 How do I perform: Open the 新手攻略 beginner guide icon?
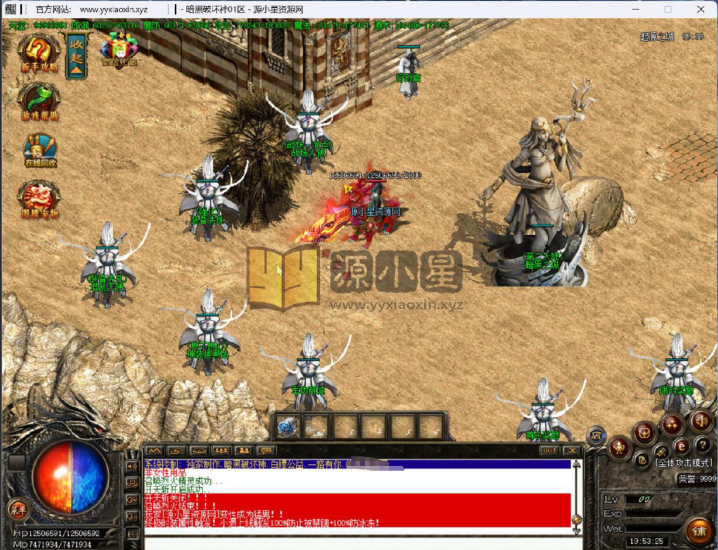coord(39,53)
